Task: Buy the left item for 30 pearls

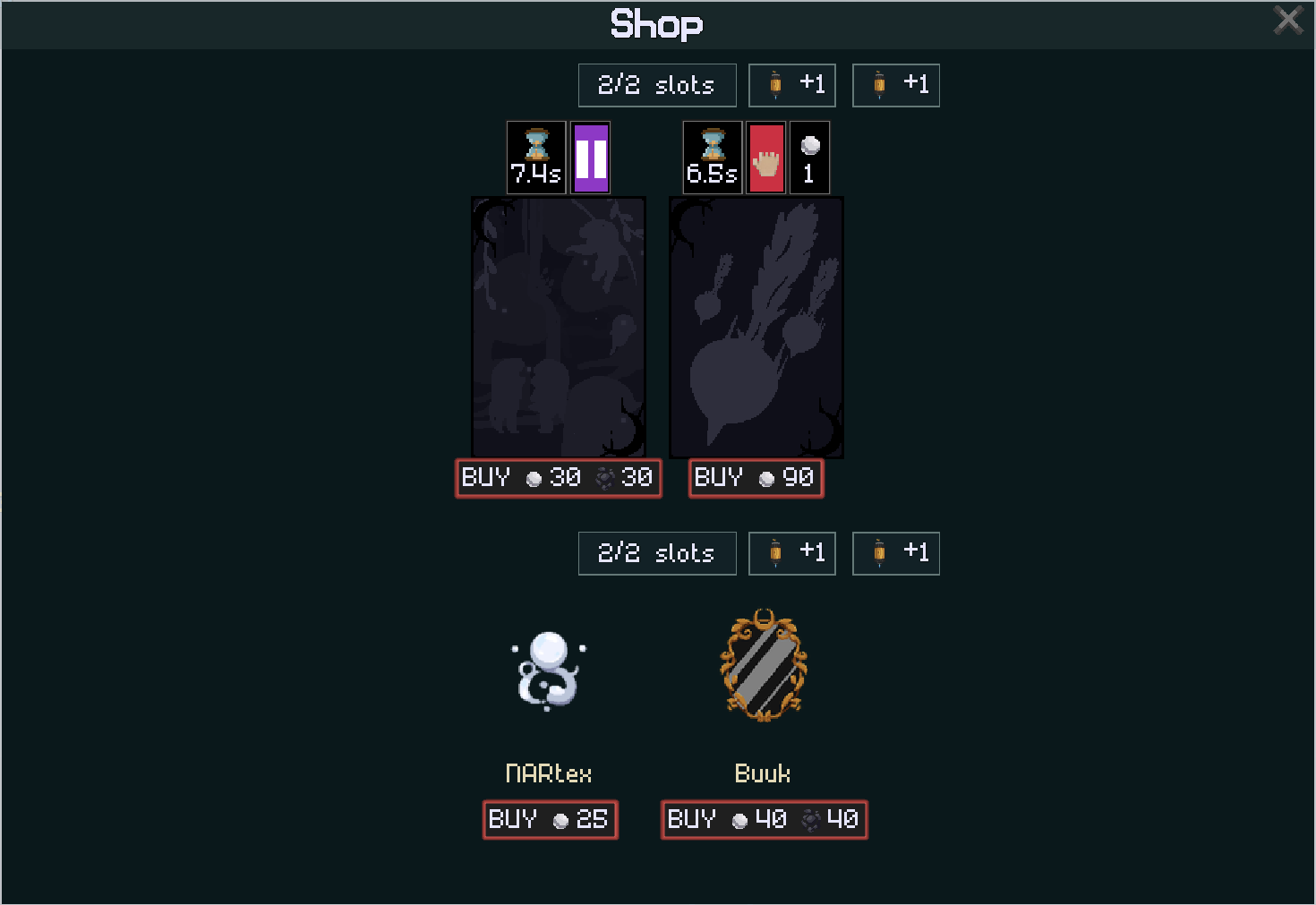Action: pyautogui.click(x=558, y=478)
